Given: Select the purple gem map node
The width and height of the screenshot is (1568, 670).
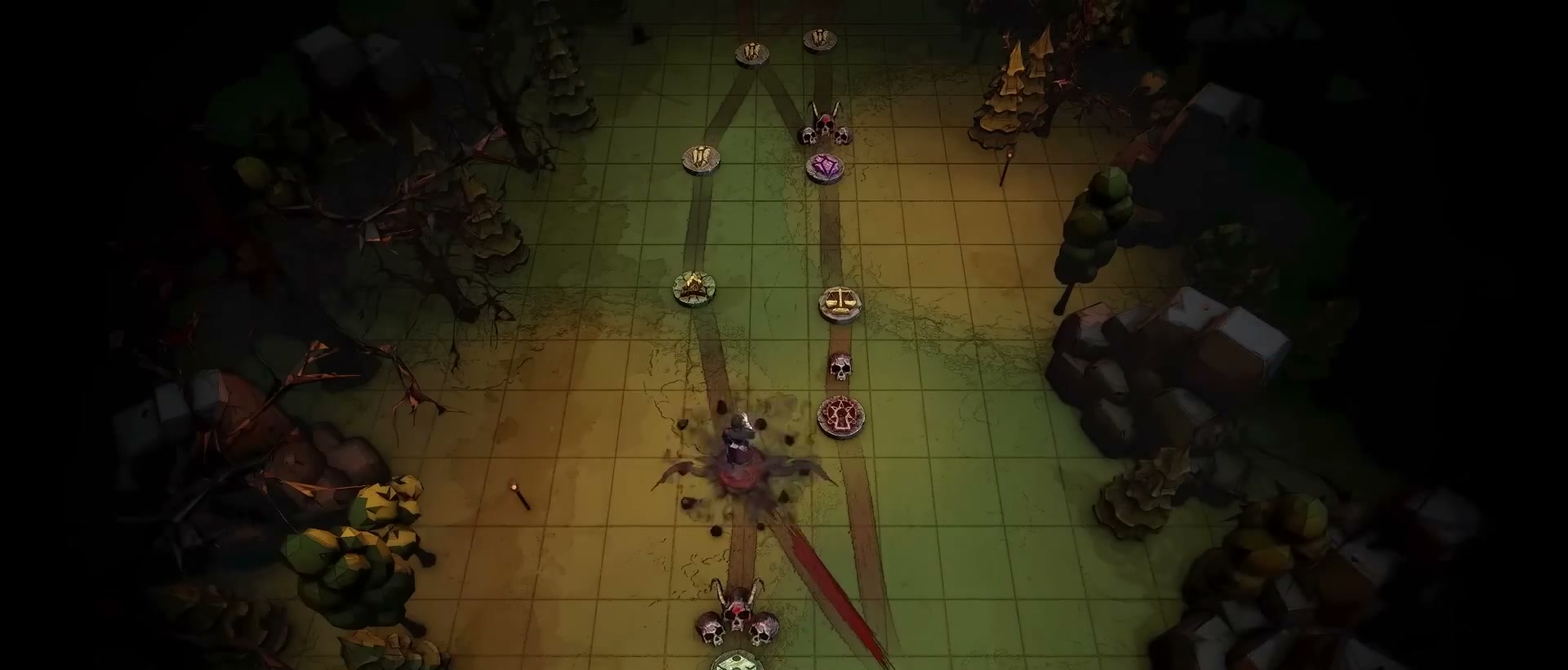Looking at the screenshot, I should (825, 167).
